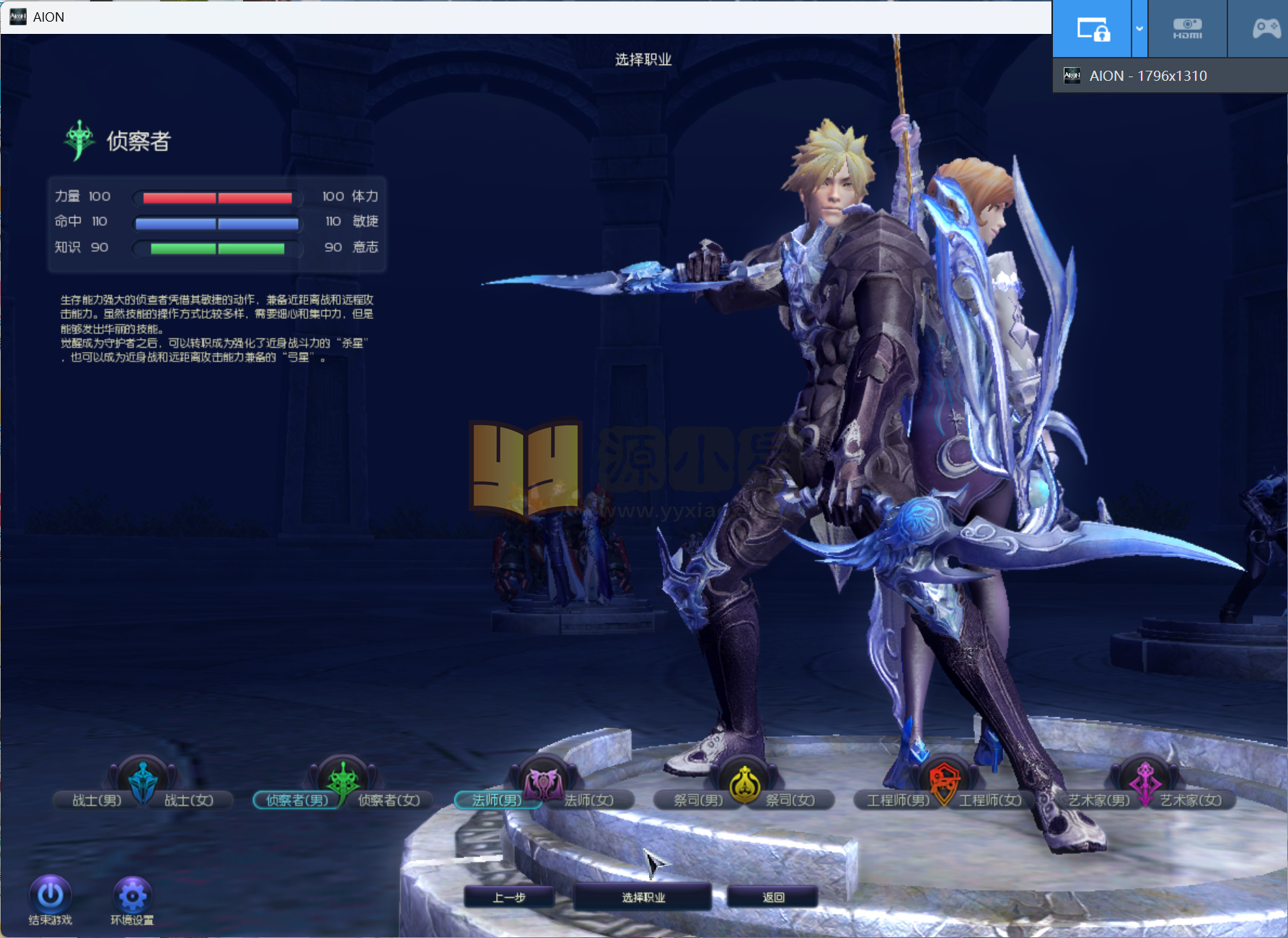Select the 工程师(男) class option
Screen dimensions: 1288x938
tap(897, 800)
